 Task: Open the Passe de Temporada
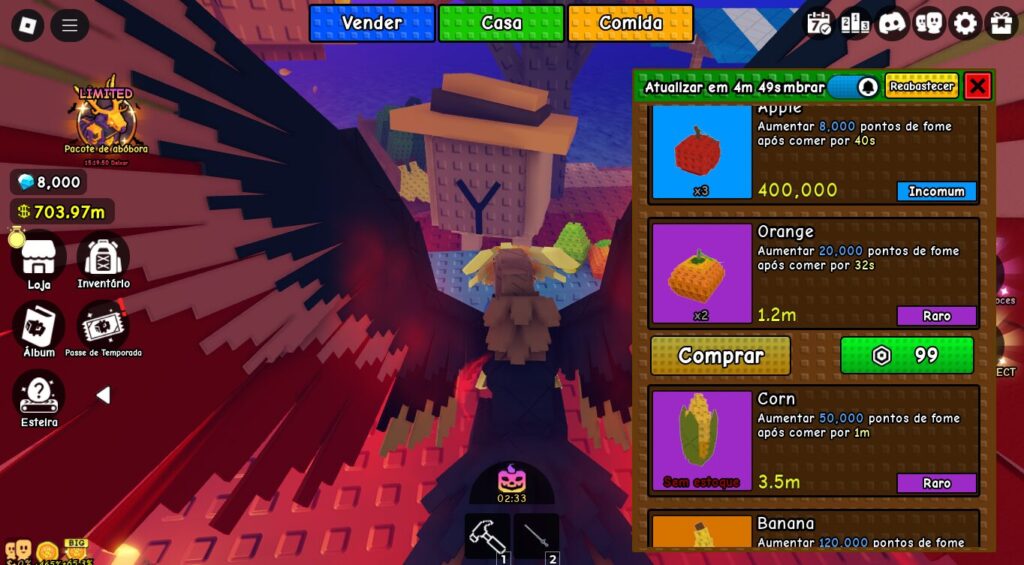(x=103, y=327)
